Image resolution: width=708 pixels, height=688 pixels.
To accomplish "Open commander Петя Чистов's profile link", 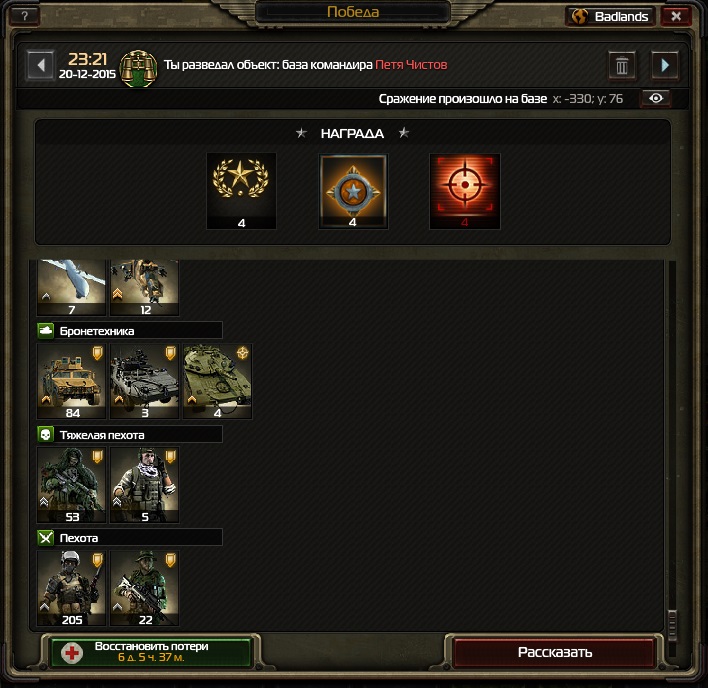I will (411, 65).
